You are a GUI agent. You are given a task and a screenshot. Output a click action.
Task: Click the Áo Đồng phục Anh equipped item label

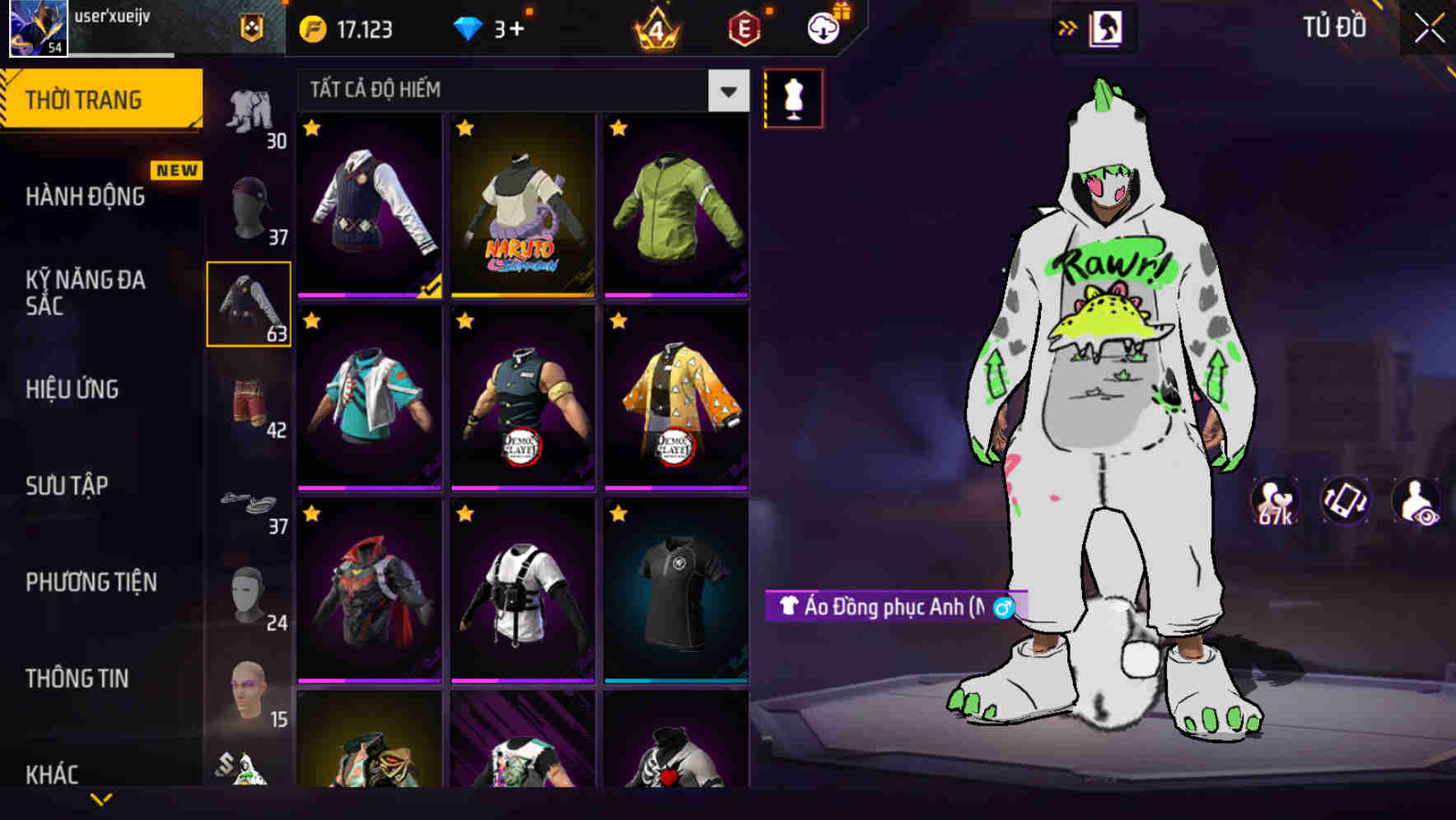coord(889,607)
